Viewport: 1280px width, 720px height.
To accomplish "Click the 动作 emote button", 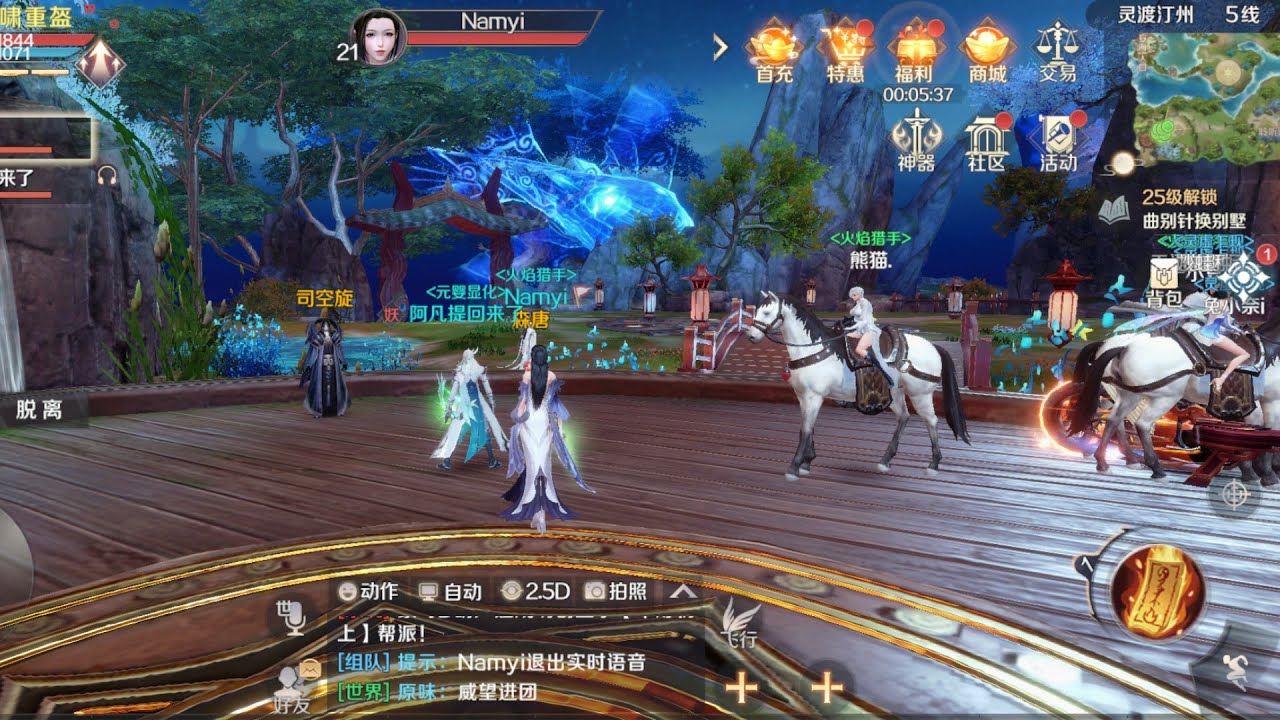I will coord(368,591).
